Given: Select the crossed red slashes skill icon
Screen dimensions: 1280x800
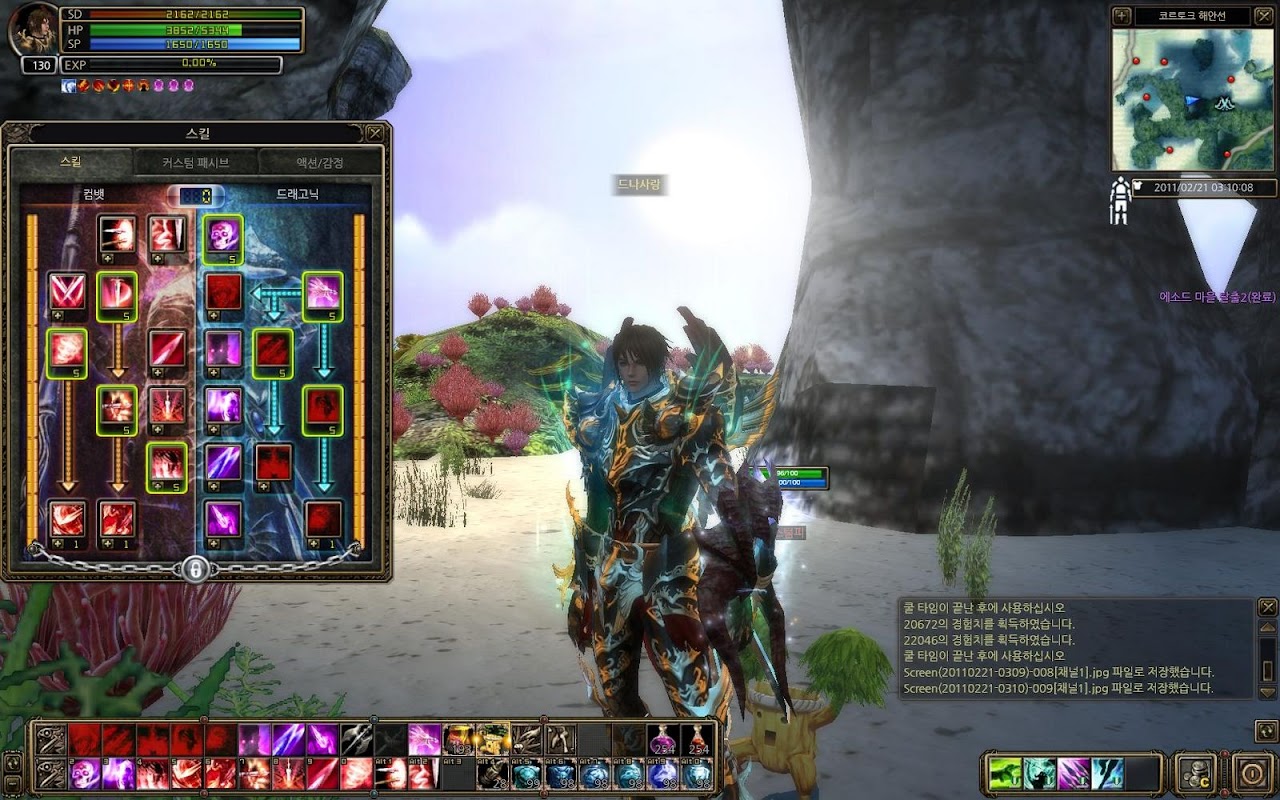Looking at the screenshot, I should point(66,292).
